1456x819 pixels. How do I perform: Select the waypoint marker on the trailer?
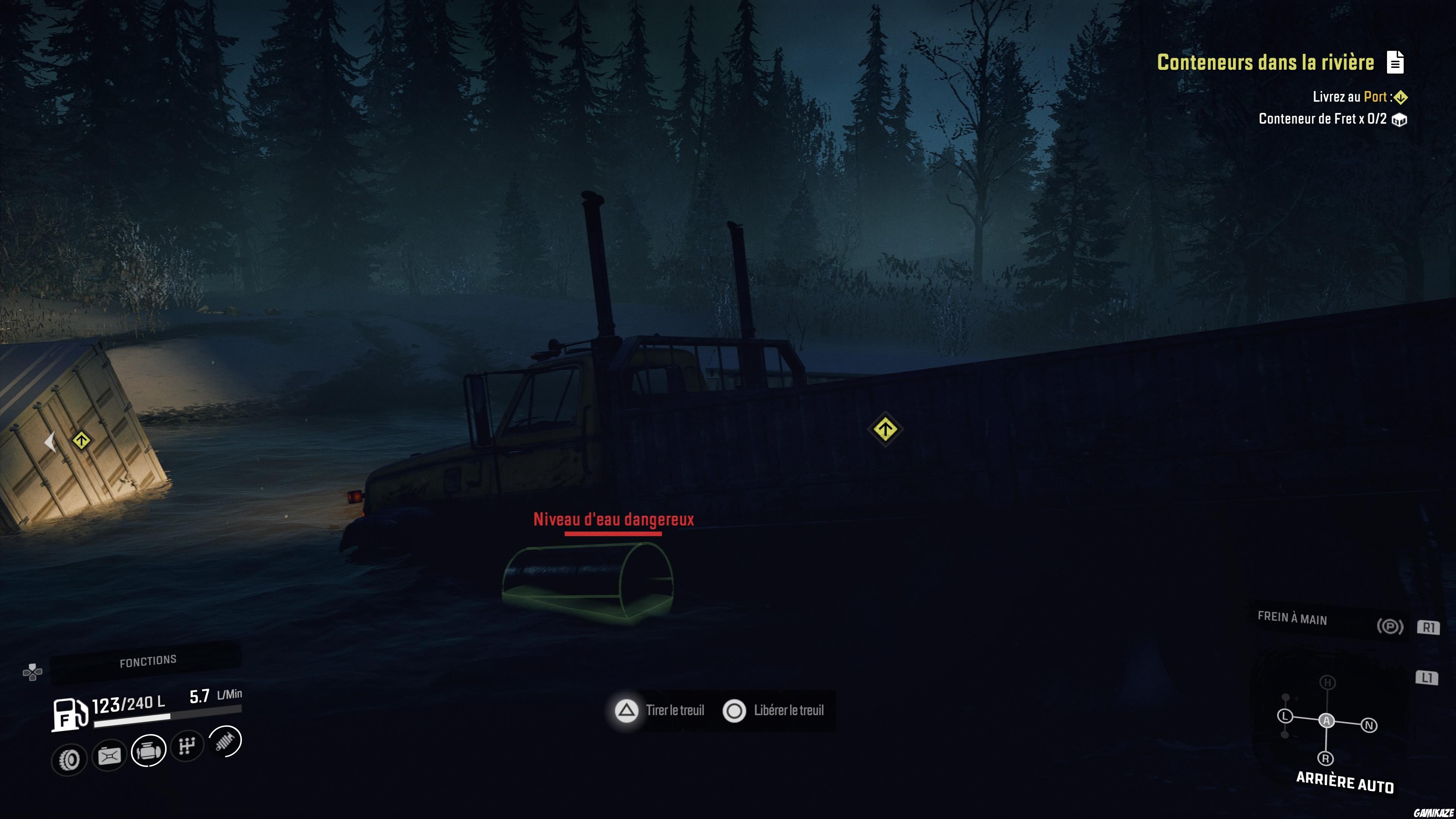click(x=885, y=430)
